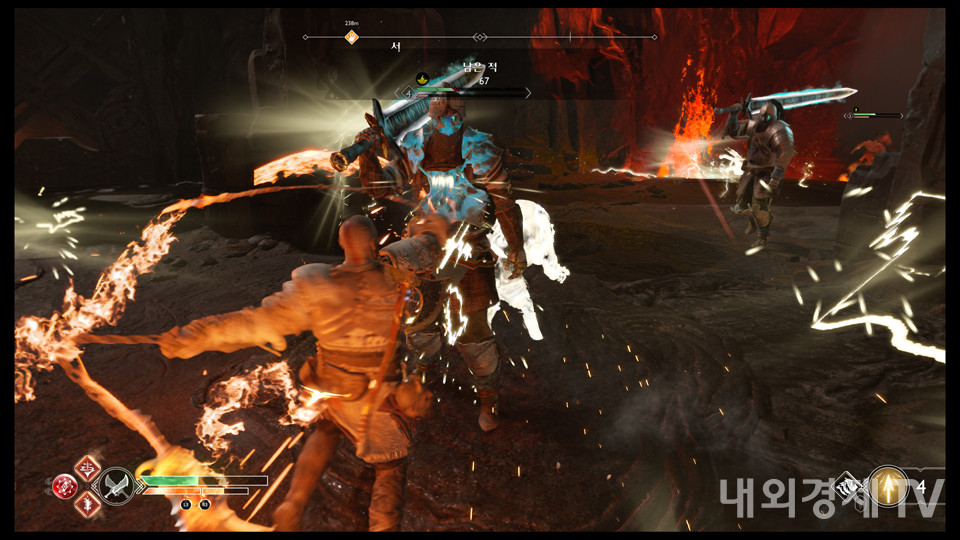Image resolution: width=960 pixels, height=540 pixels.
Task: Click the yellow flame status icon above the enemy
Action: [x=423, y=79]
